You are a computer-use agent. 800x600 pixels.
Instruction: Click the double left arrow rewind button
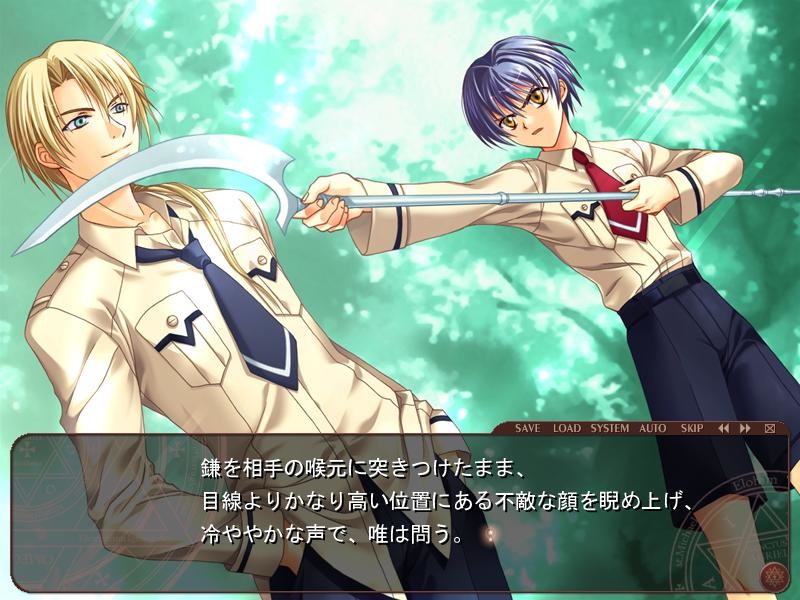pos(723,428)
